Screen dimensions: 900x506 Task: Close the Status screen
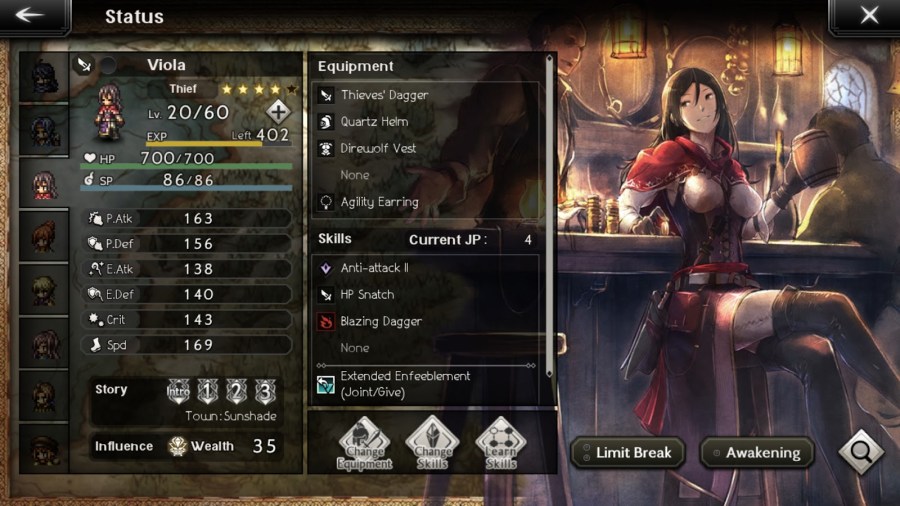coord(868,16)
